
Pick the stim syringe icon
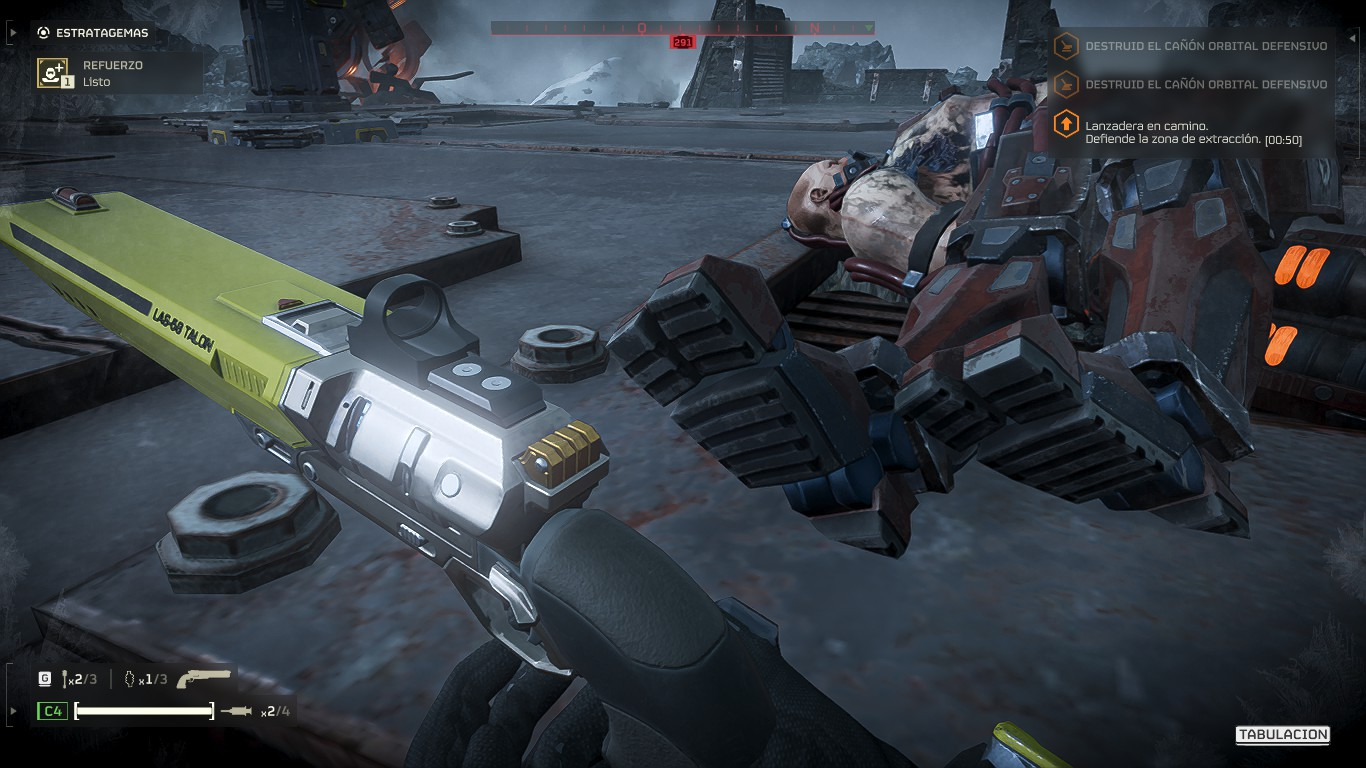237,711
